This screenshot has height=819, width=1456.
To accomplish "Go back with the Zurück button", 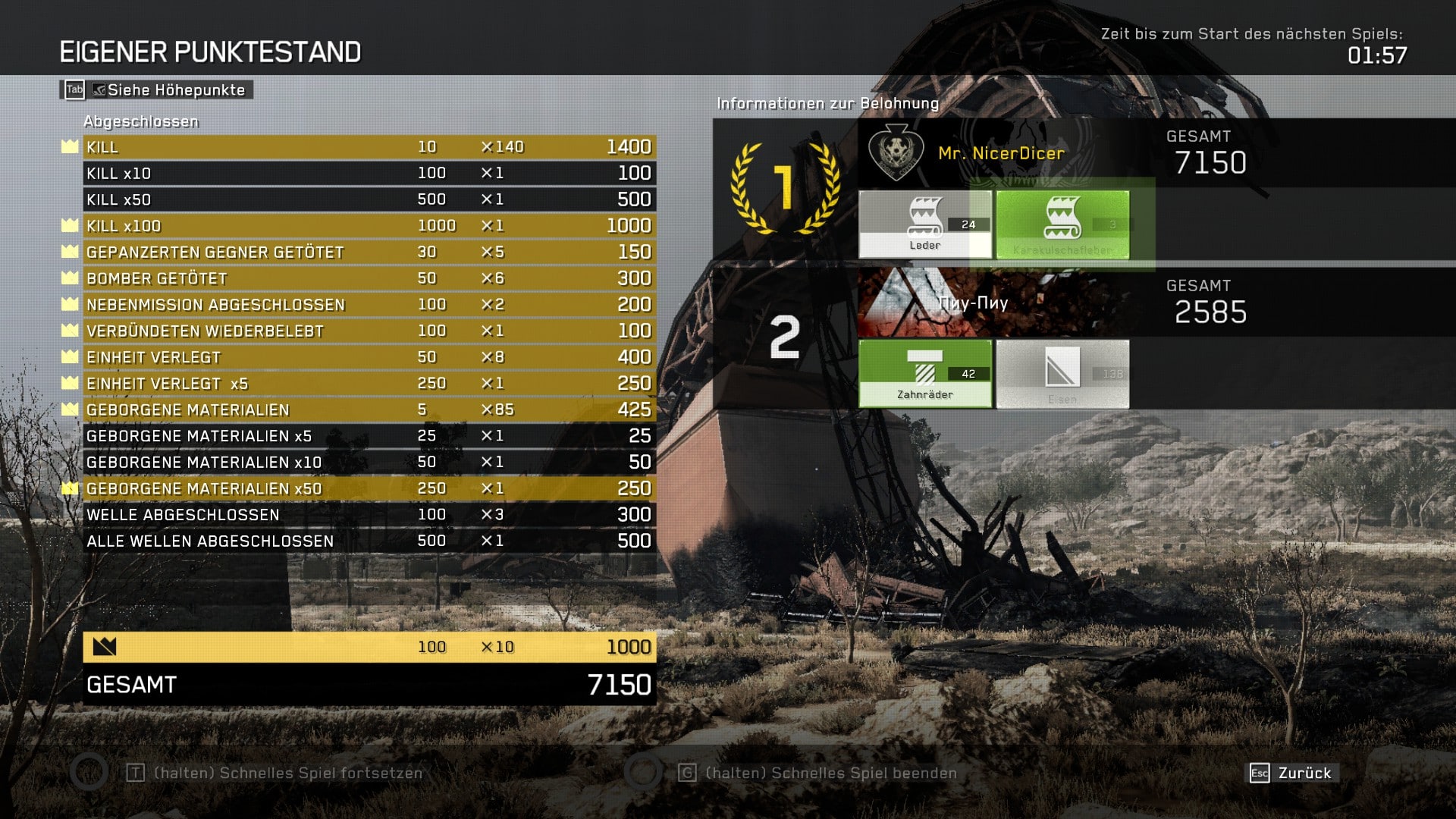I will [1294, 773].
